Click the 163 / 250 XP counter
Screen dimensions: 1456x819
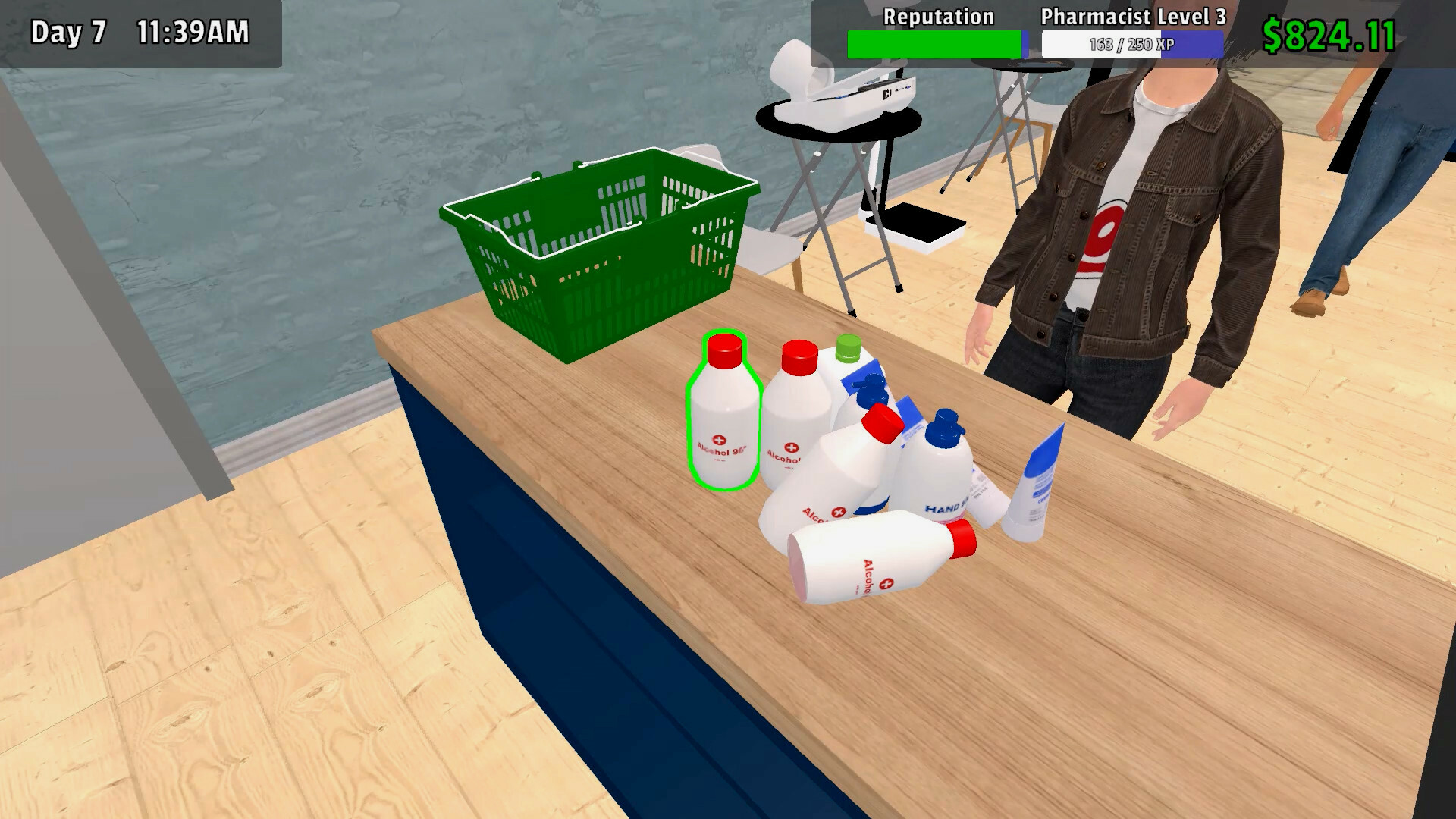tap(1134, 43)
